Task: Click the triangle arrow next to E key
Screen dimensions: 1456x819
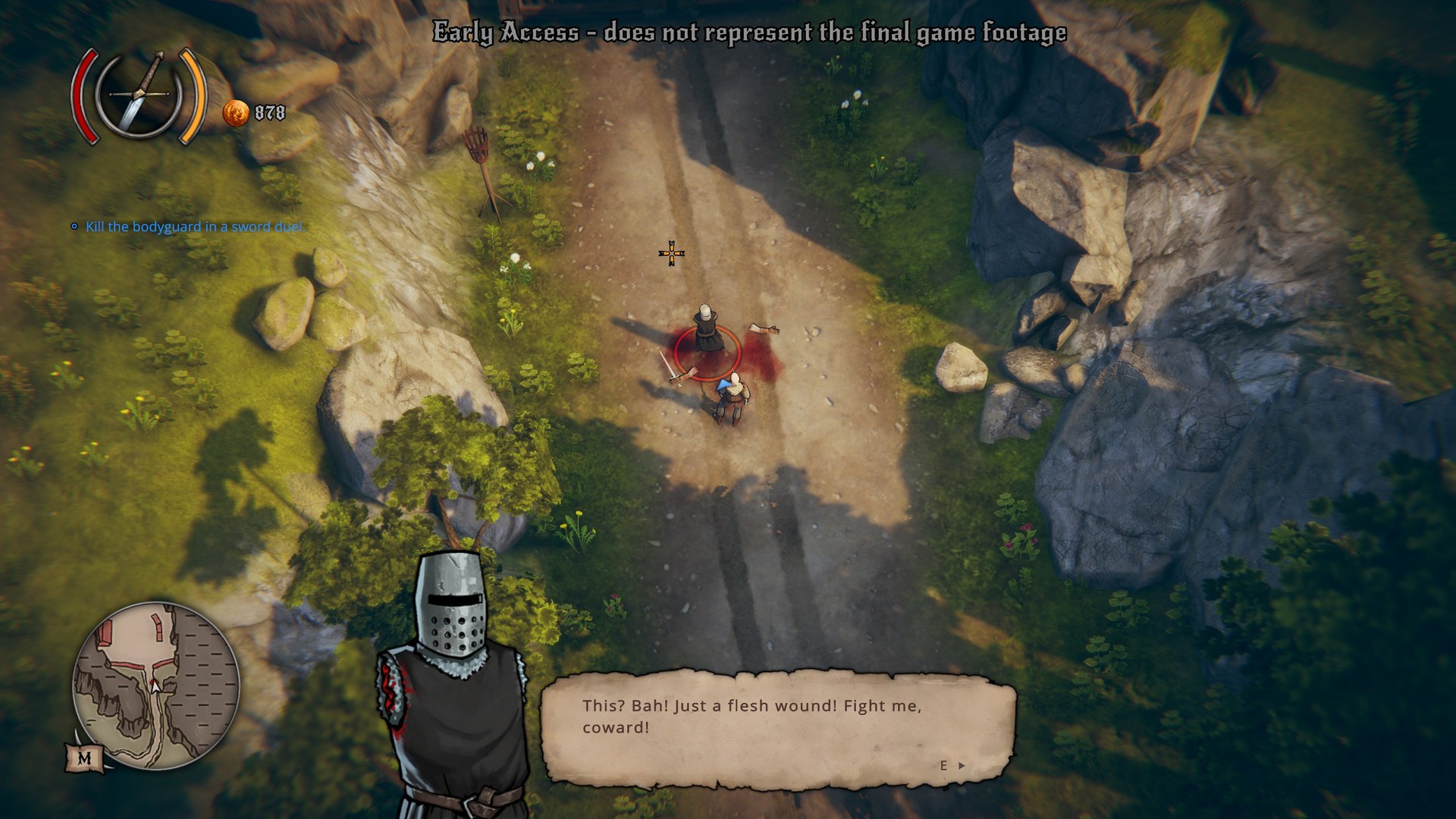Action: point(962,767)
